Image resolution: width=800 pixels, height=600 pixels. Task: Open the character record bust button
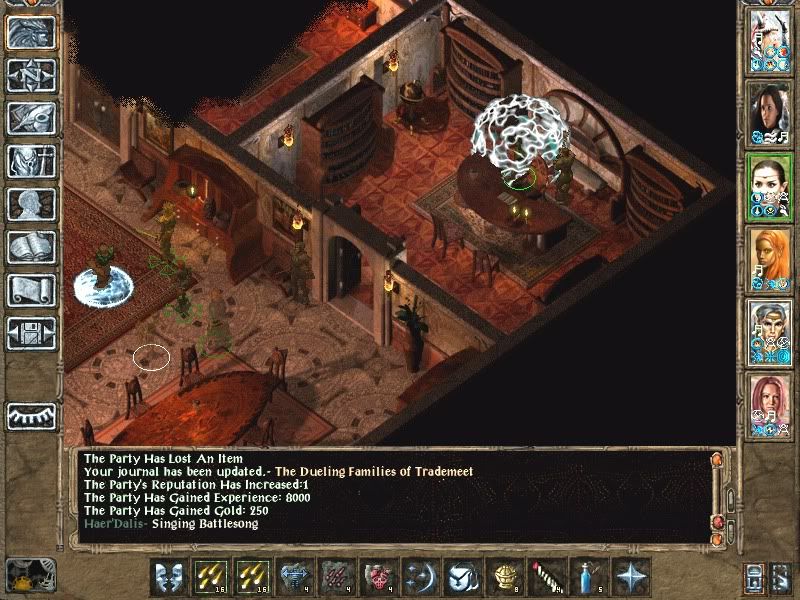point(31,204)
